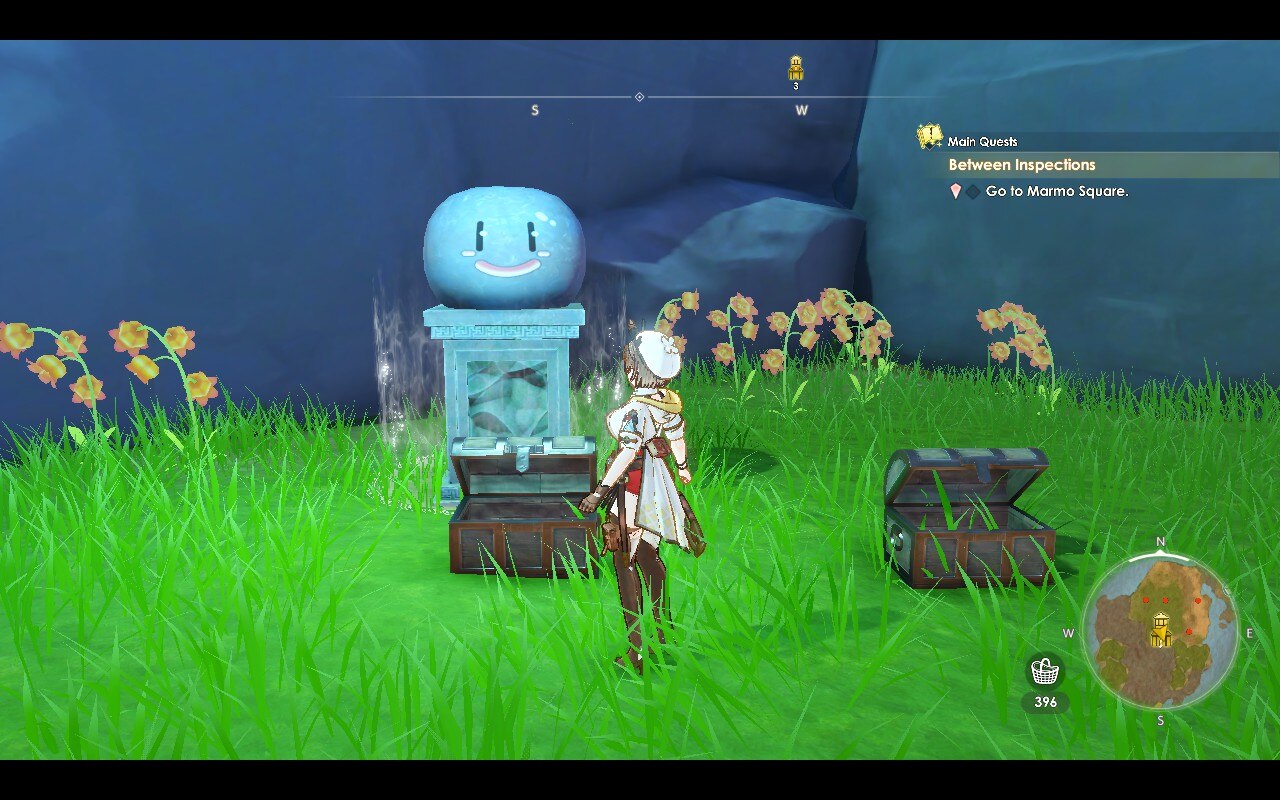Click the Go to Marmo Square objective text
The height and width of the screenshot is (800, 1280).
pos(1055,192)
